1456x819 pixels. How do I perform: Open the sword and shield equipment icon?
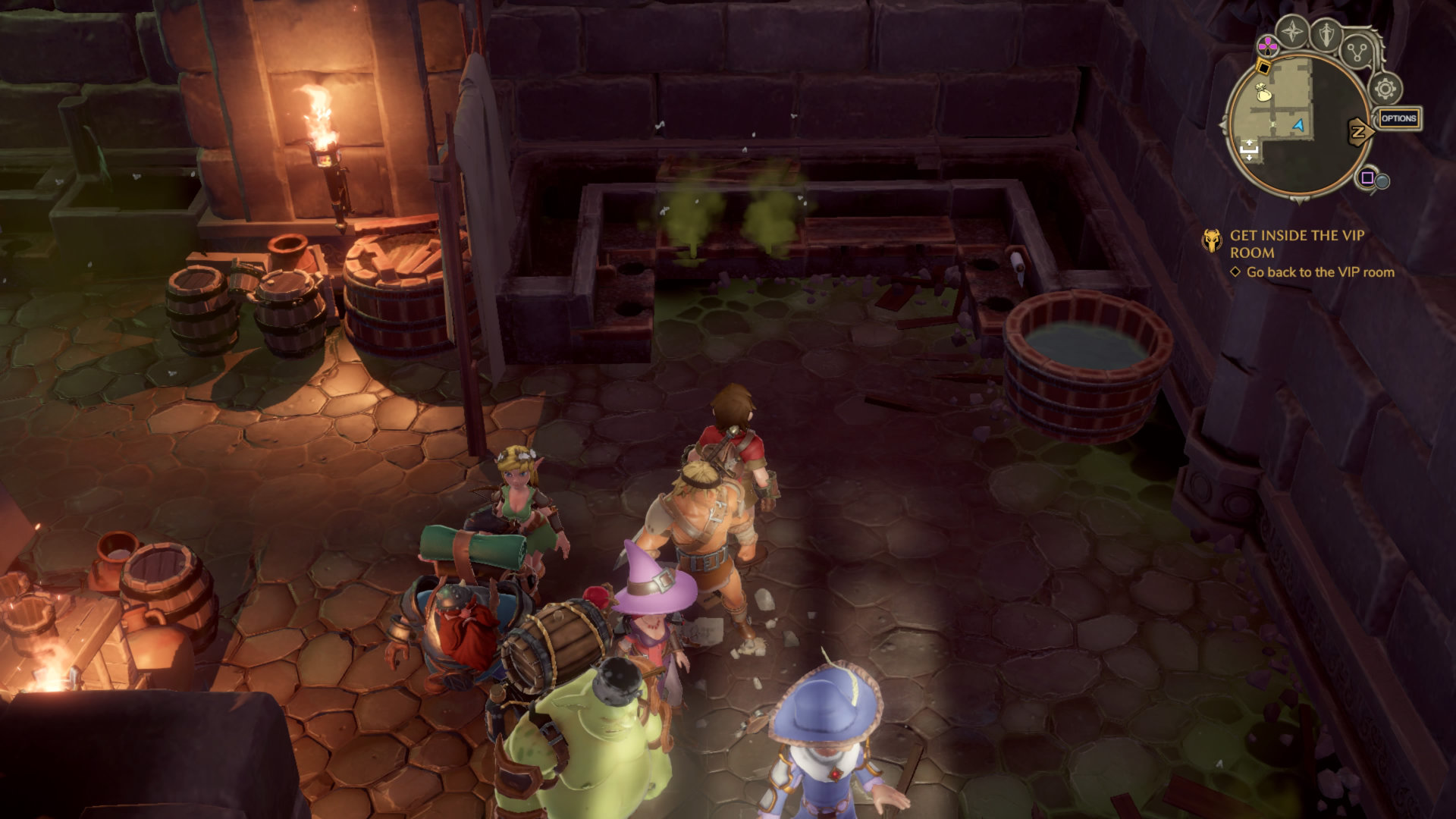(1326, 34)
